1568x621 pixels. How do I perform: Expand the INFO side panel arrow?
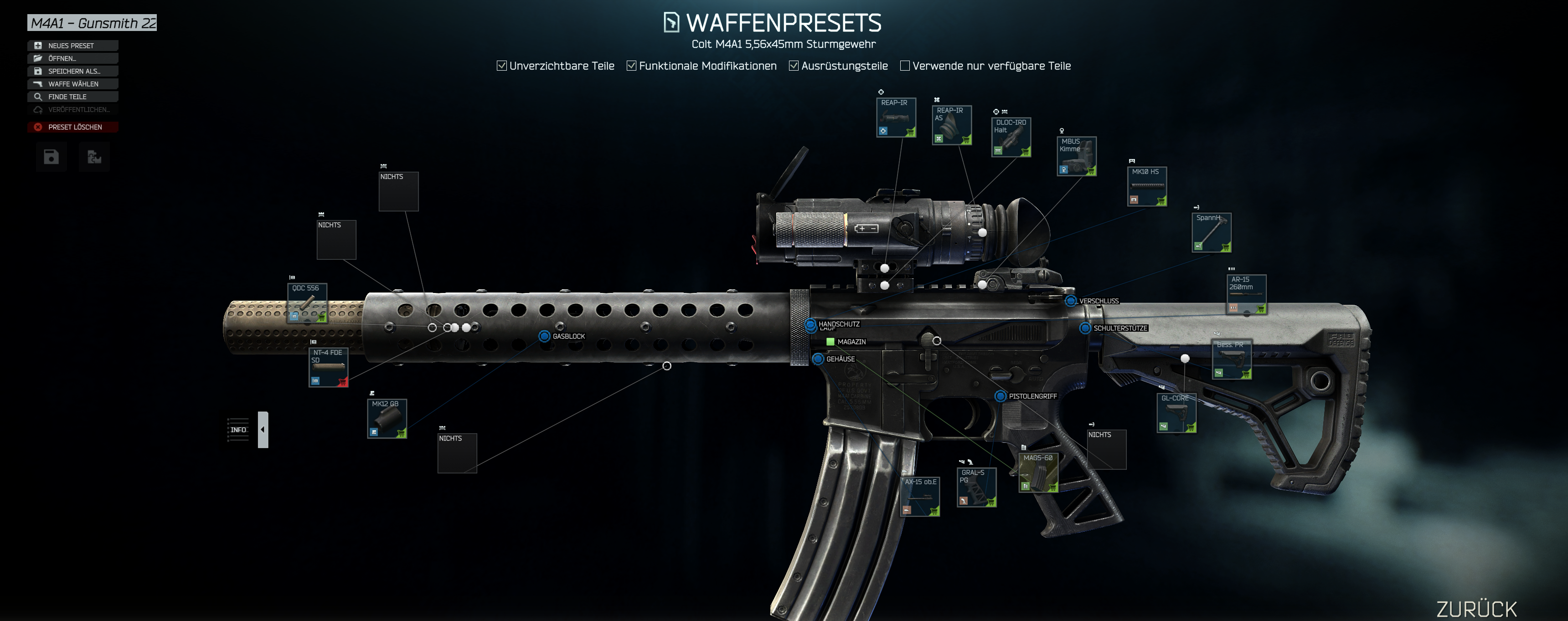point(263,429)
